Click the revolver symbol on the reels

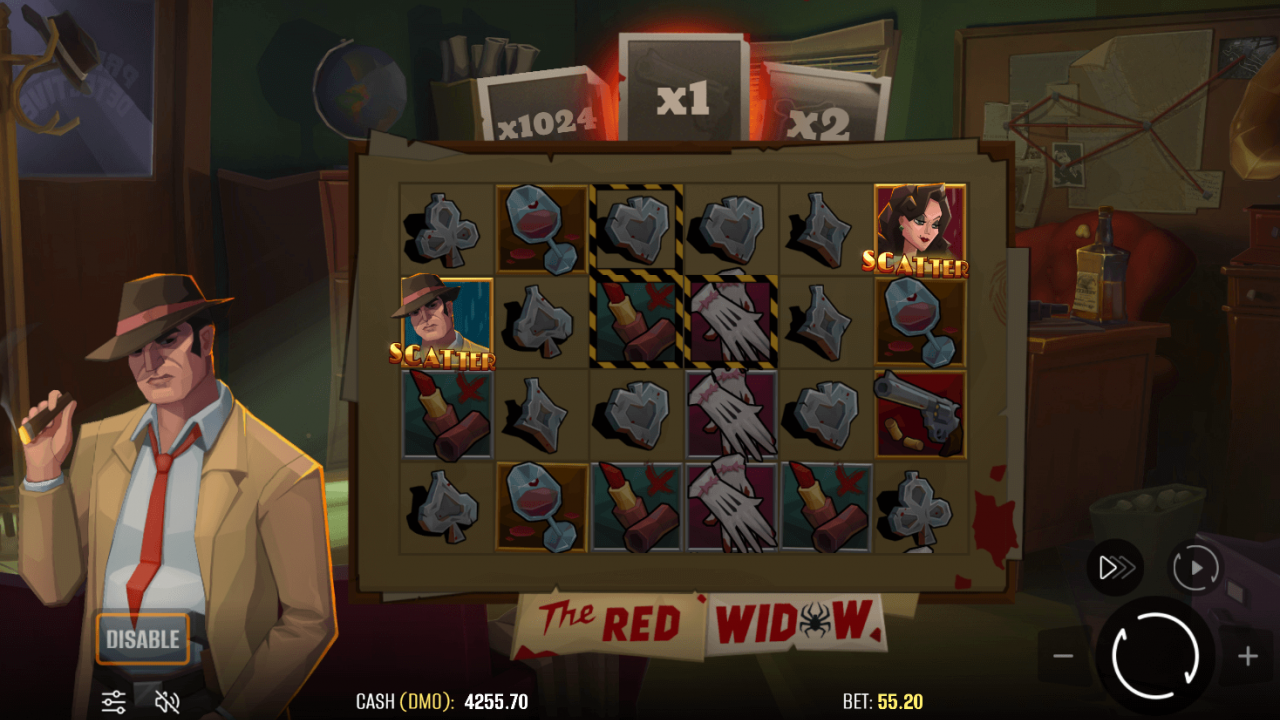(x=918, y=413)
